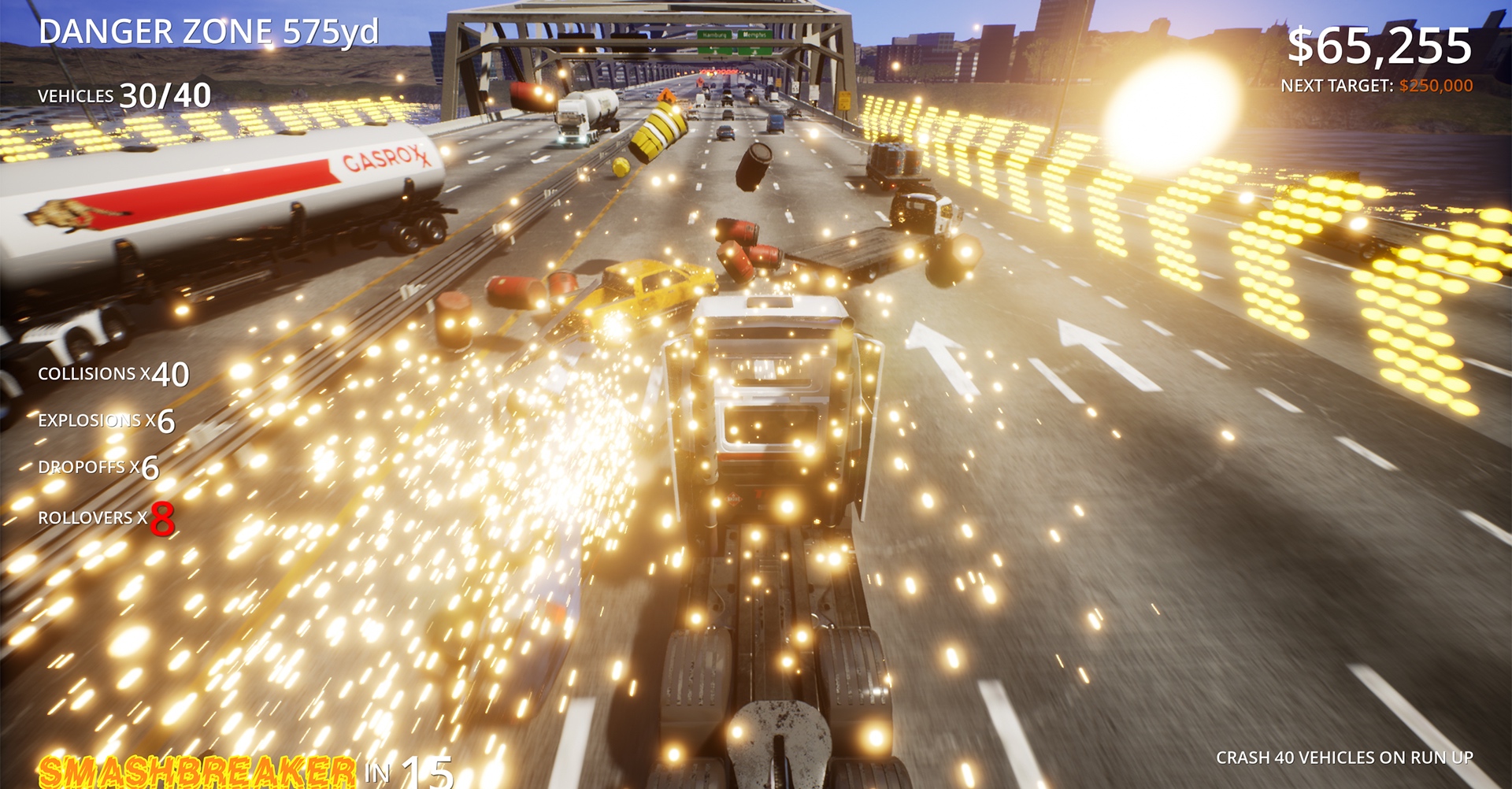Image resolution: width=1512 pixels, height=789 pixels.
Task: Select the Crash 40 Vehicles objective text
Action: click(1343, 758)
